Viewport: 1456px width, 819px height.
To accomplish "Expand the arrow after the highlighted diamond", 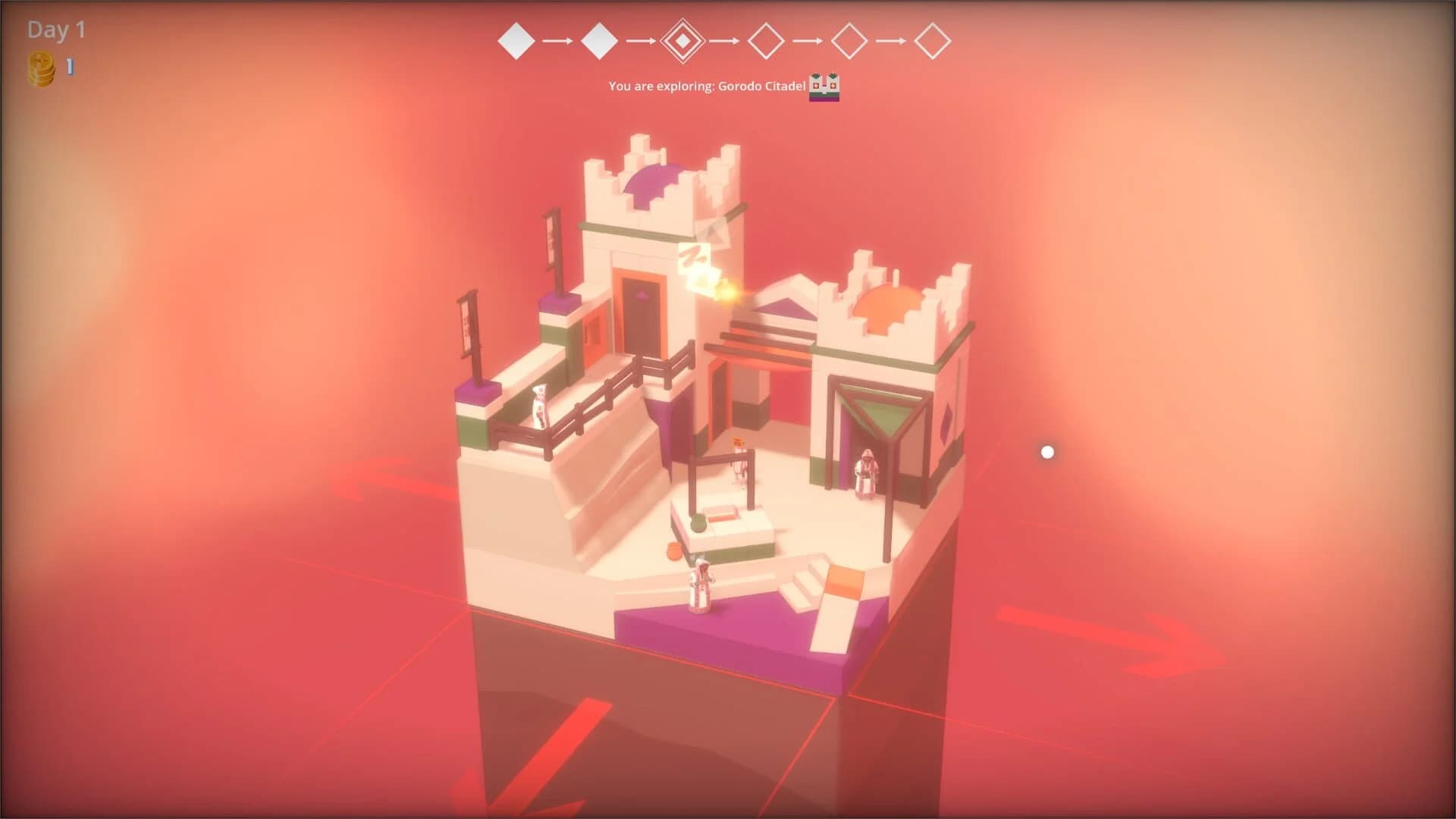I will coord(724,42).
